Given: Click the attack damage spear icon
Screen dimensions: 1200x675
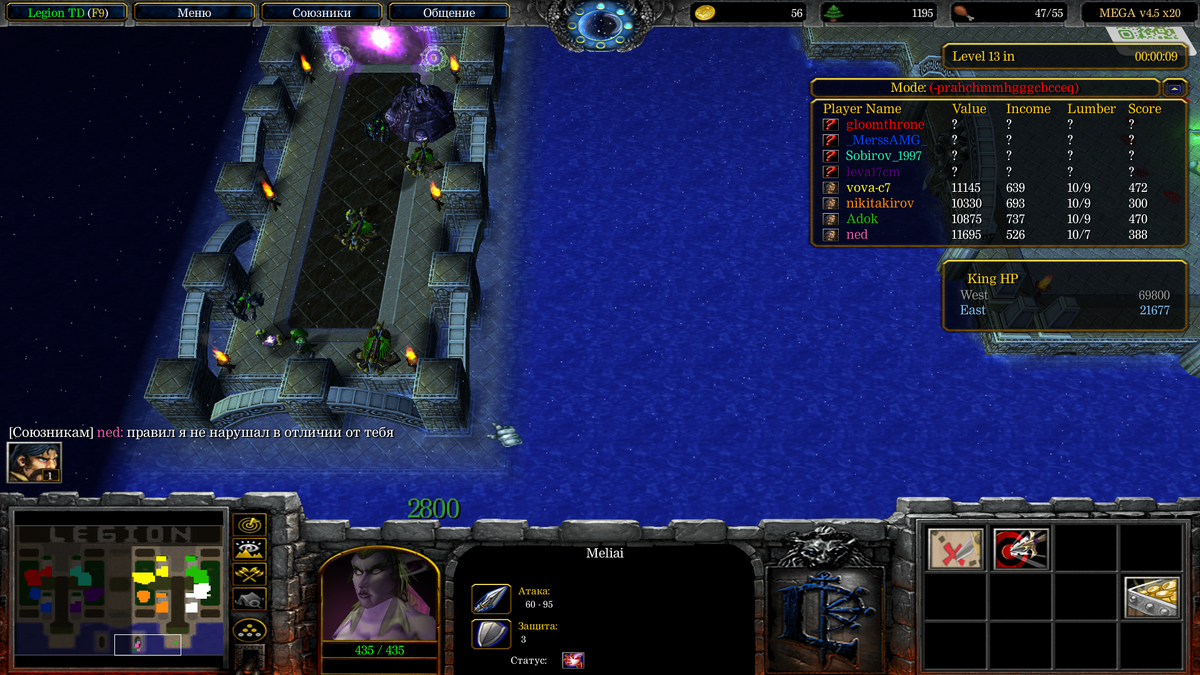Looking at the screenshot, I should click(x=491, y=598).
